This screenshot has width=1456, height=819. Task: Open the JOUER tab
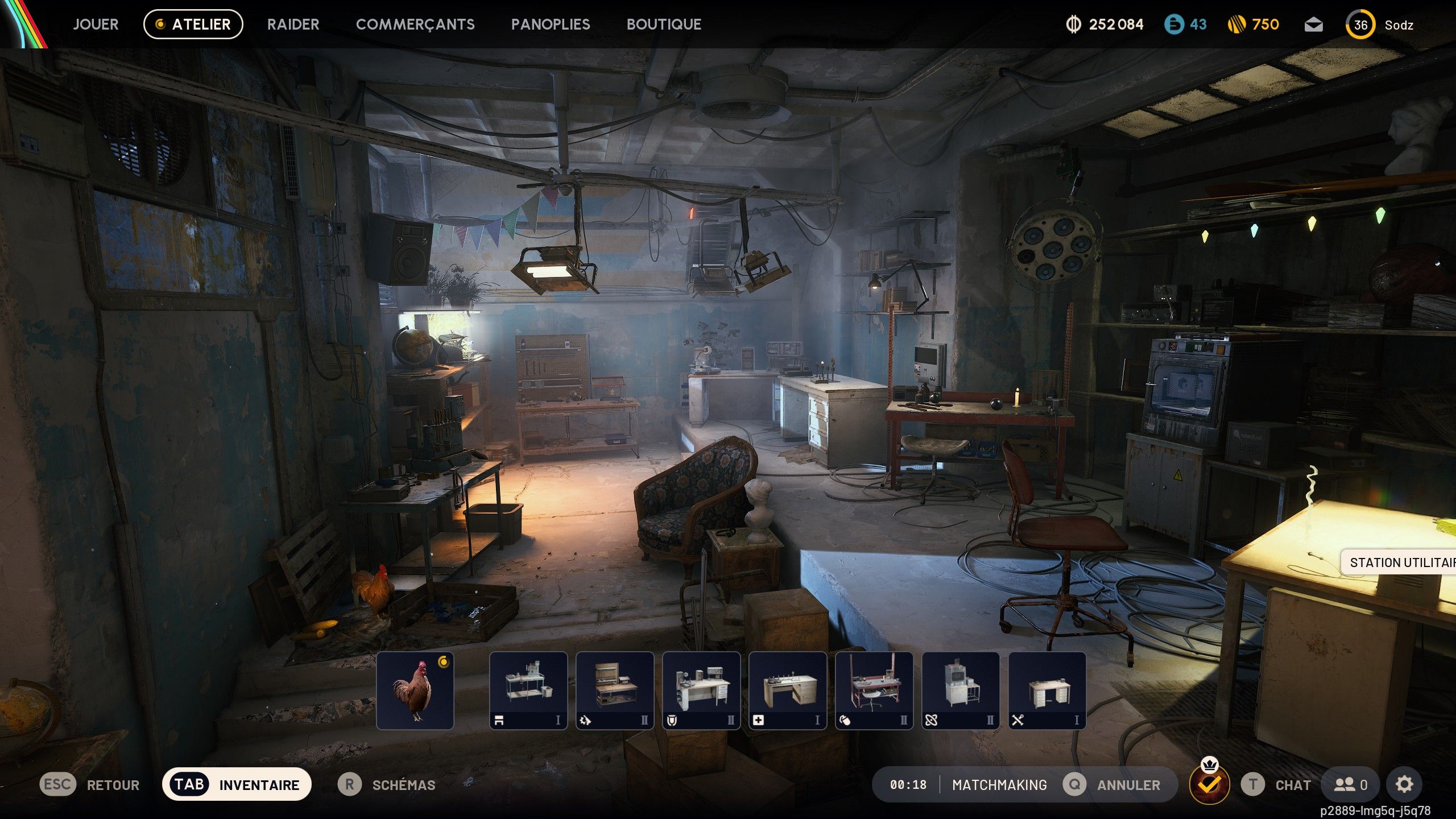coord(96,24)
